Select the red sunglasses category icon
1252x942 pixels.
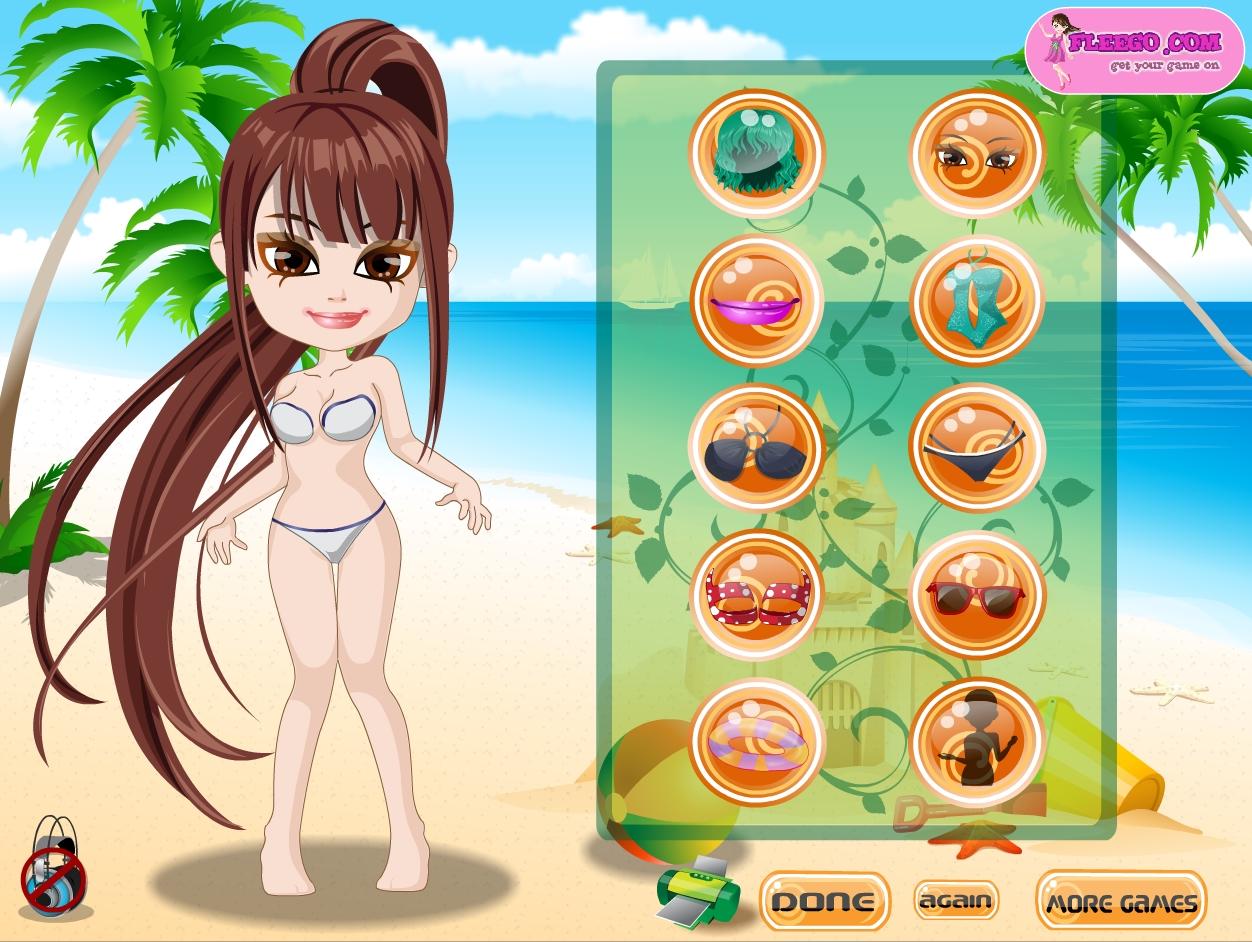point(977,594)
